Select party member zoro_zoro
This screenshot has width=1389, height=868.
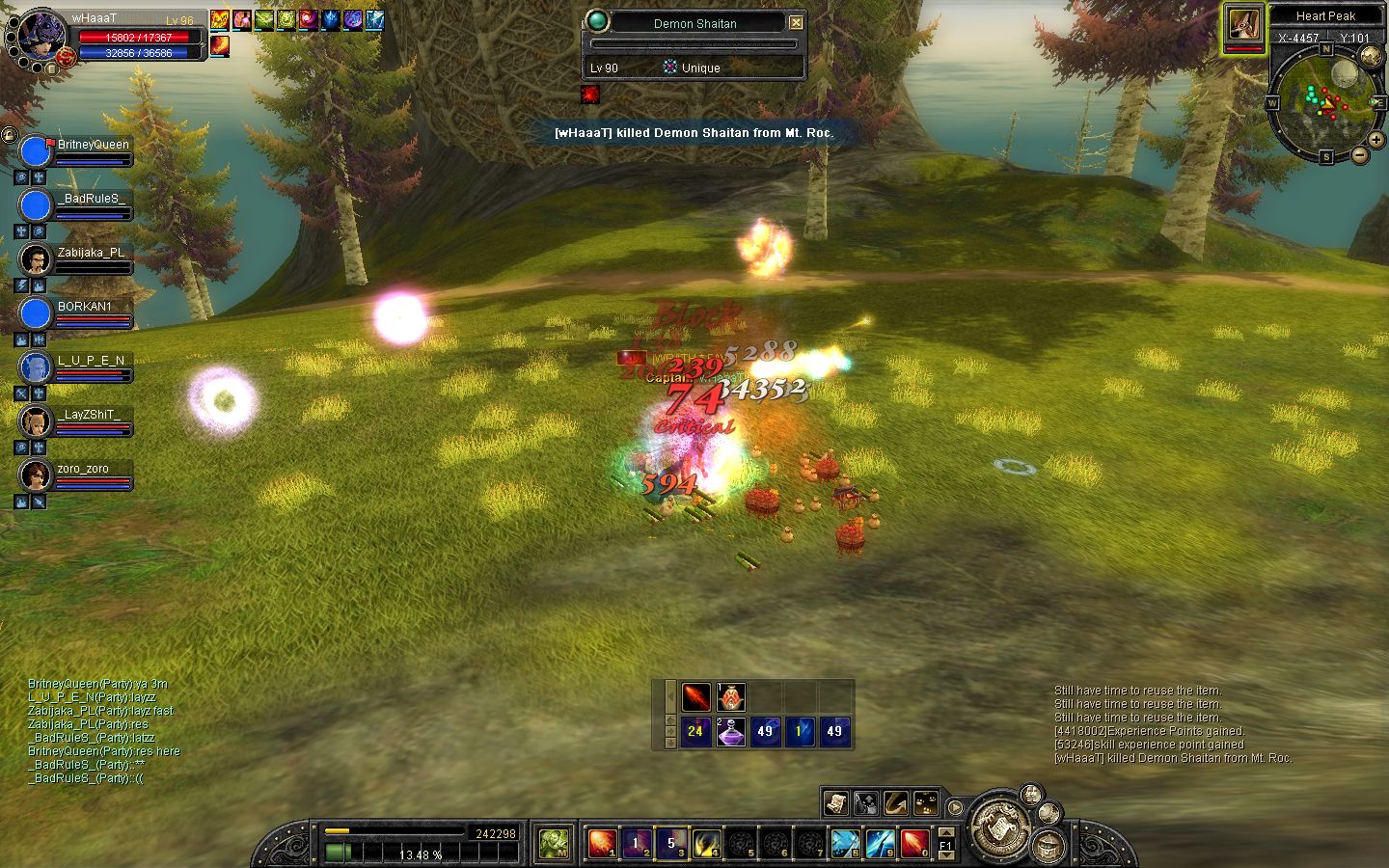pos(35,475)
